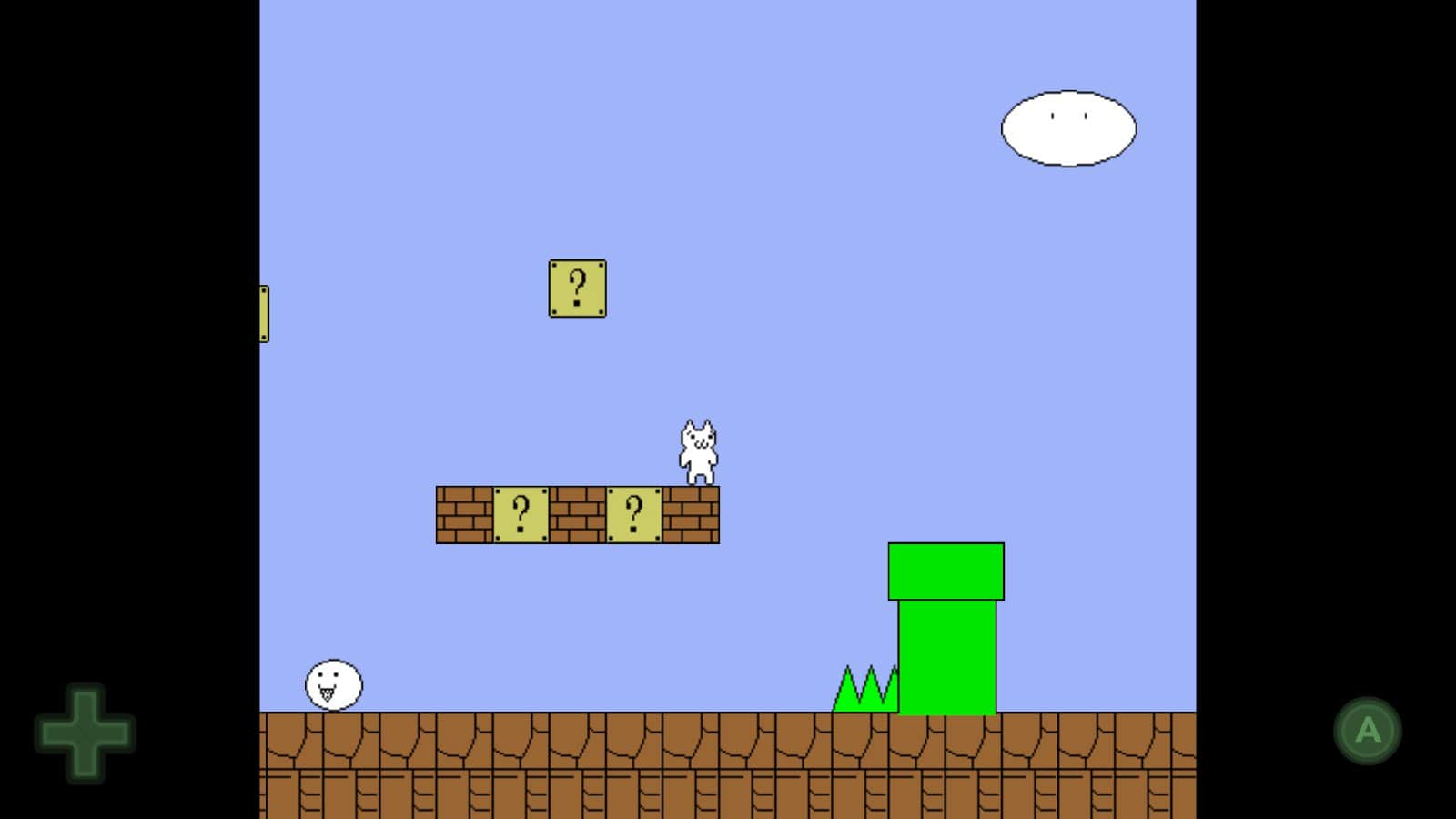Select the floating question mark block
The height and width of the screenshot is (819, 1456).
tap(576, 288)
